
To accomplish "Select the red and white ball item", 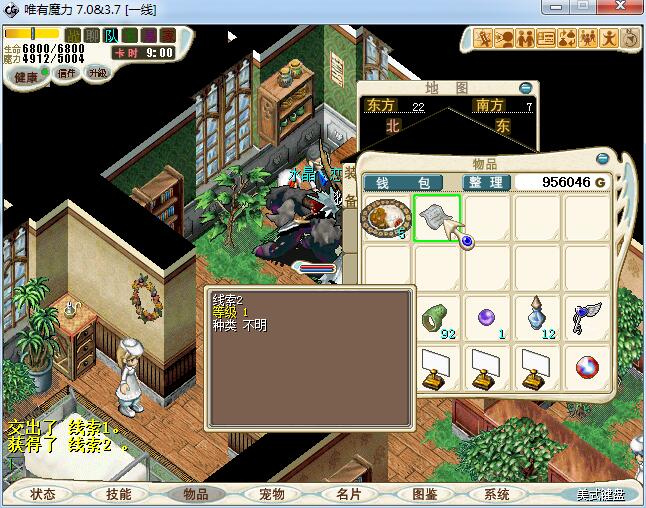I will tap(589, 366).
